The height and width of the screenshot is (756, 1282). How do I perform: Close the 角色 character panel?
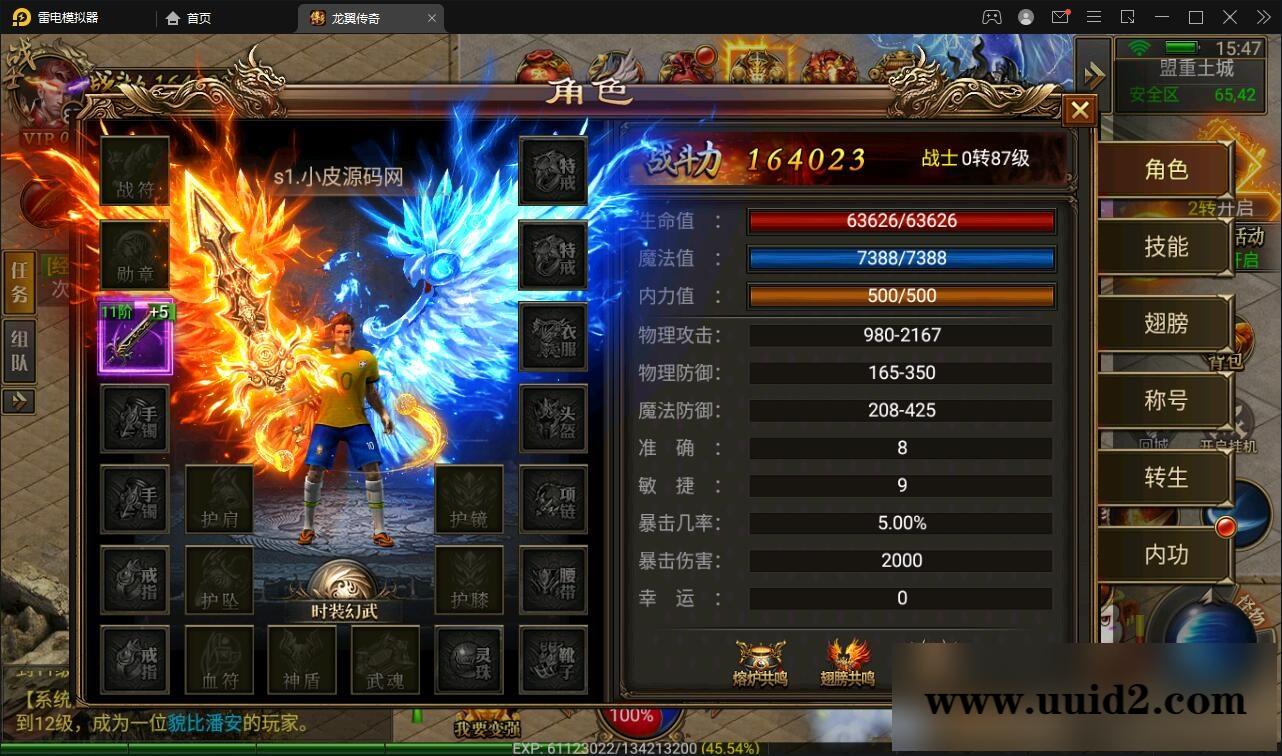click(1079, 109)
